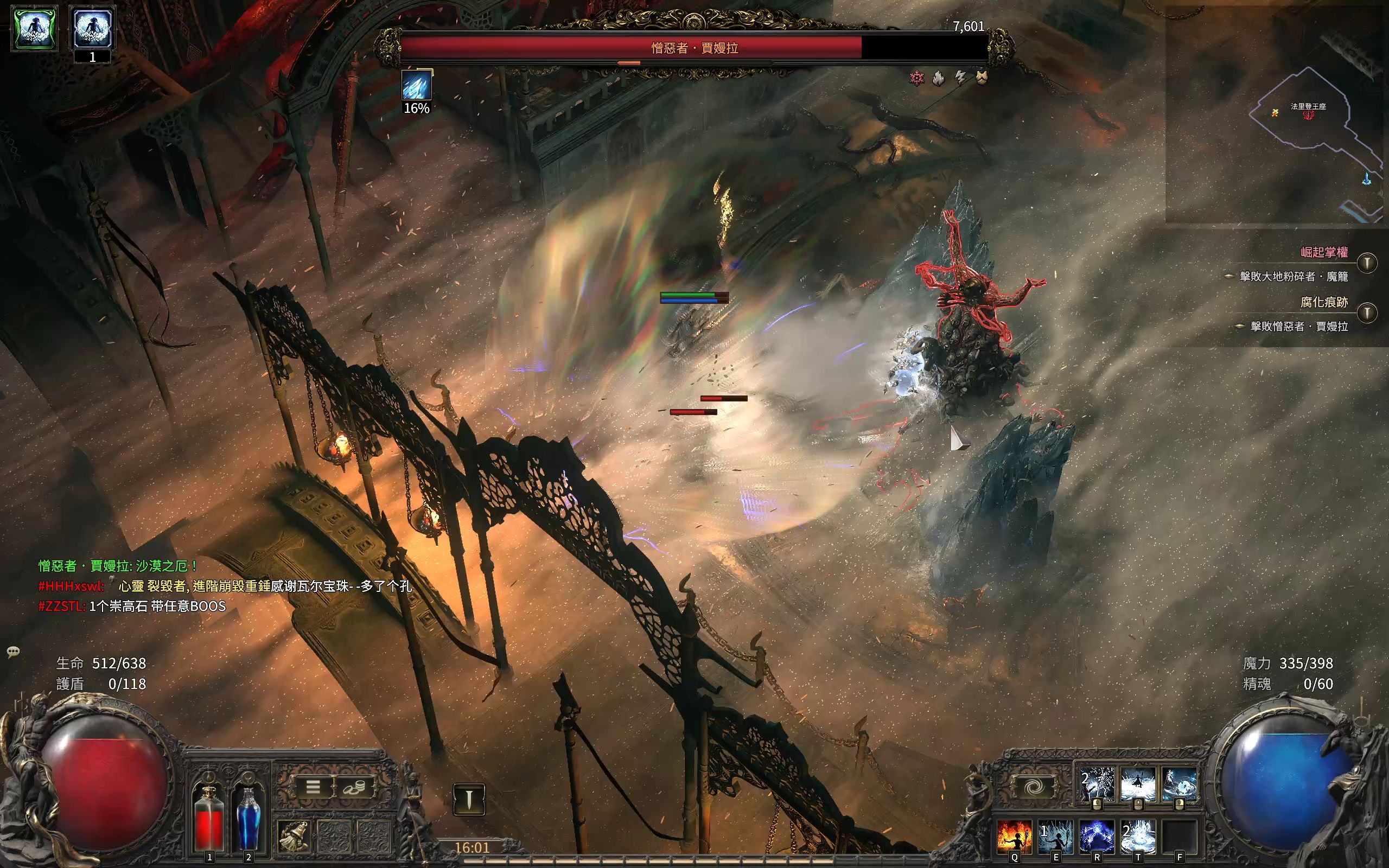Select the frozen orb skill icon

point(1179,784)
